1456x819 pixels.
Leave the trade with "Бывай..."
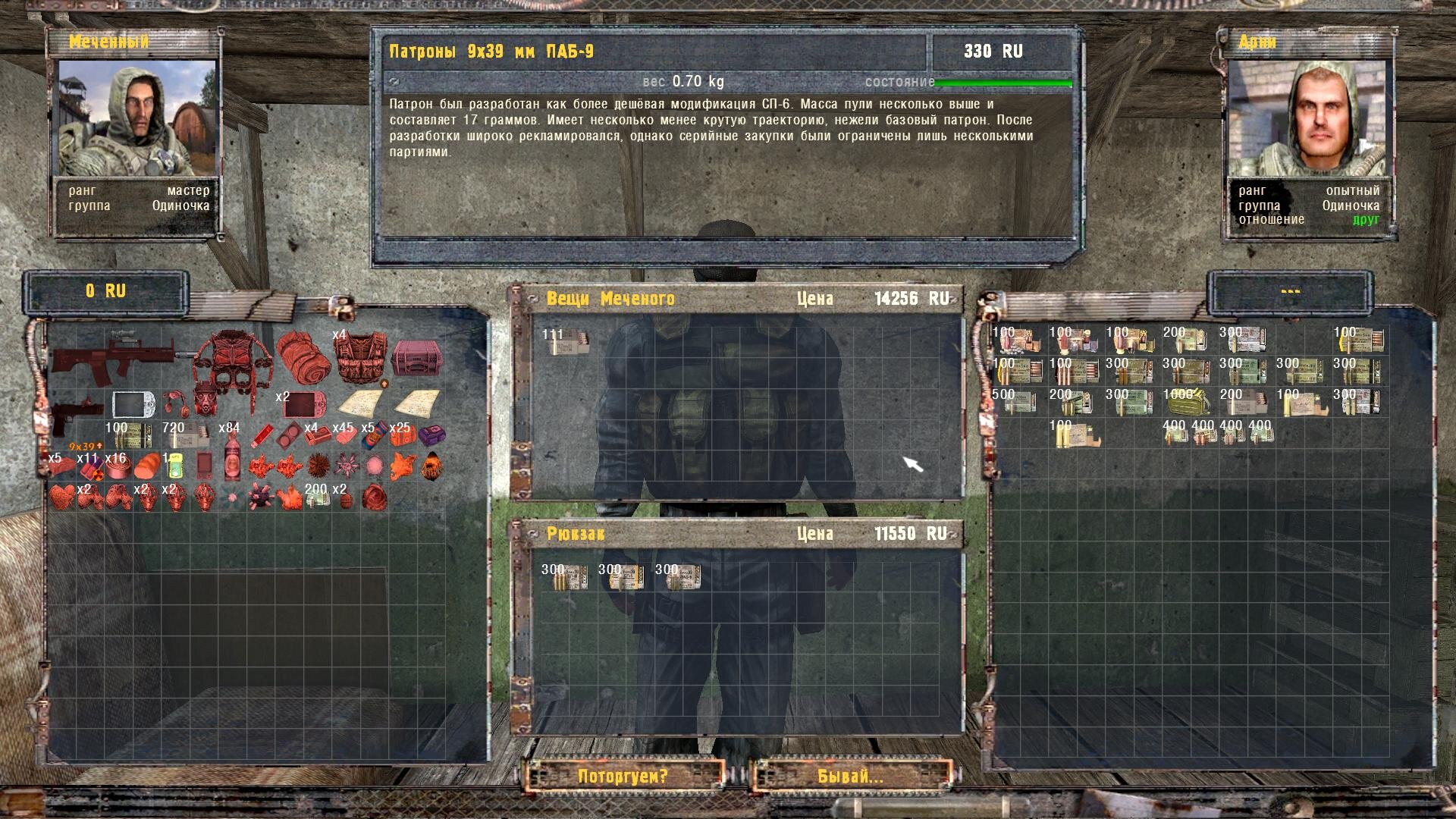pos(851,777)
